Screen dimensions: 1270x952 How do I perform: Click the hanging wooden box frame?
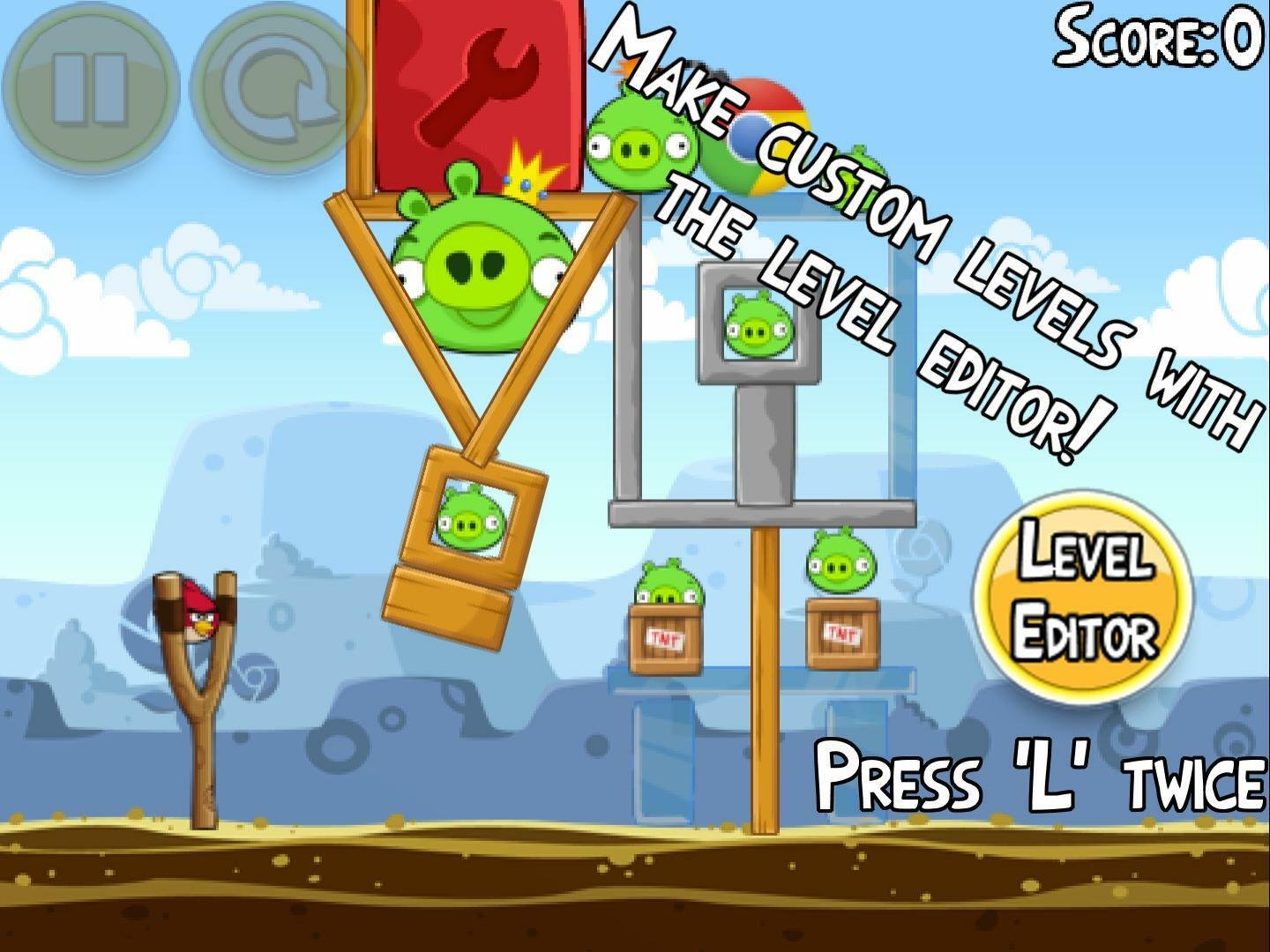tap(467, 529)
